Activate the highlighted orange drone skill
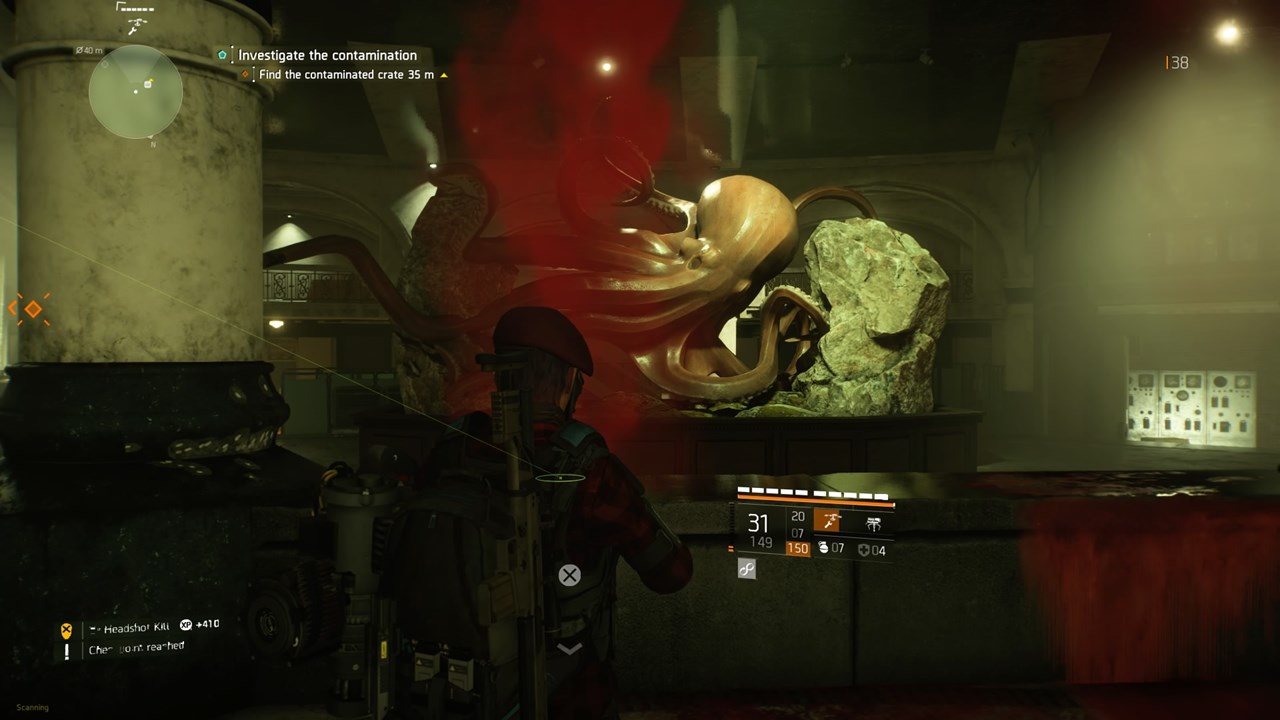The width and height of the screenshot is (1280, 720). point(827,521)
